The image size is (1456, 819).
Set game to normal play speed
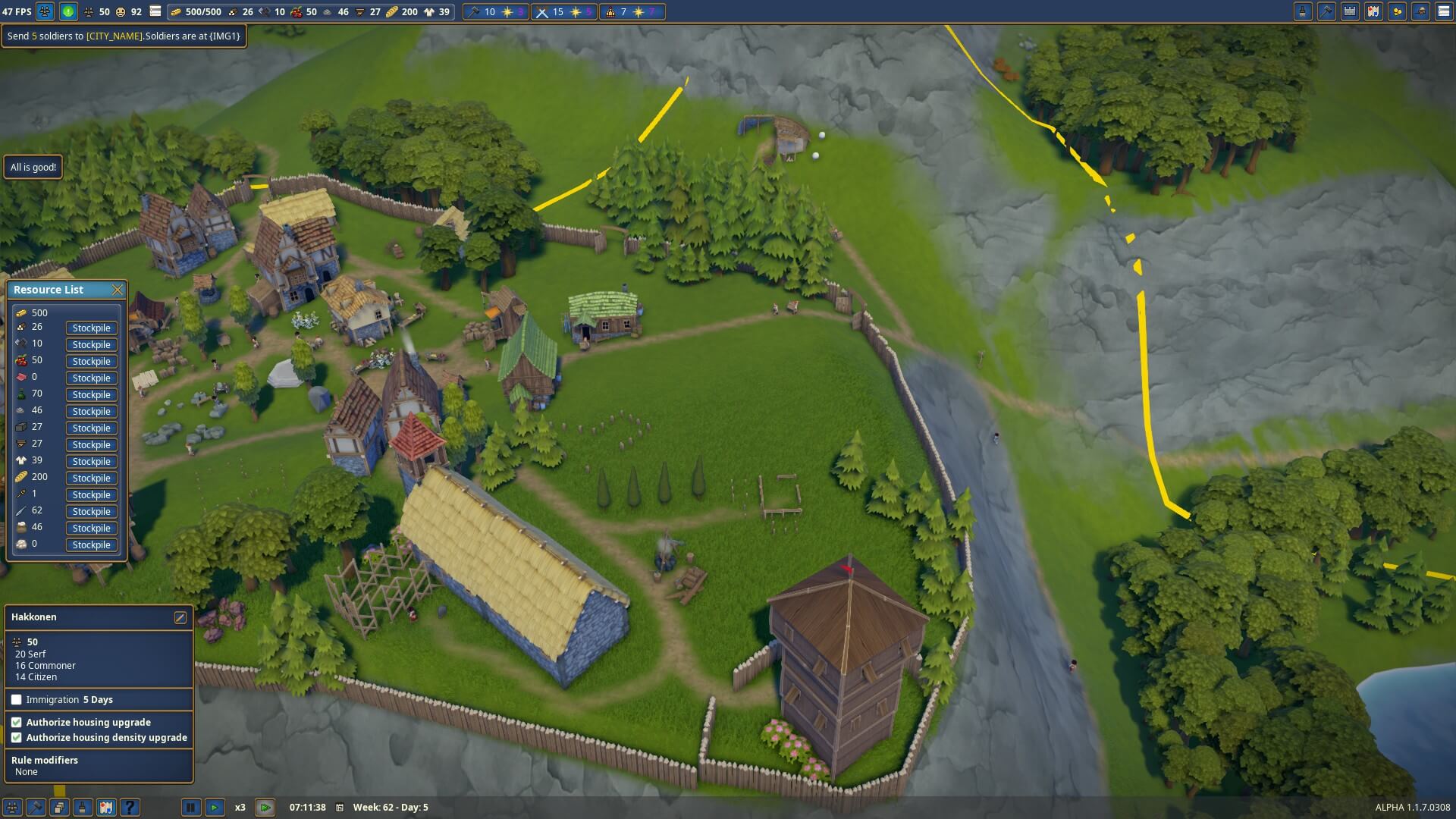[x=215, y=808]
